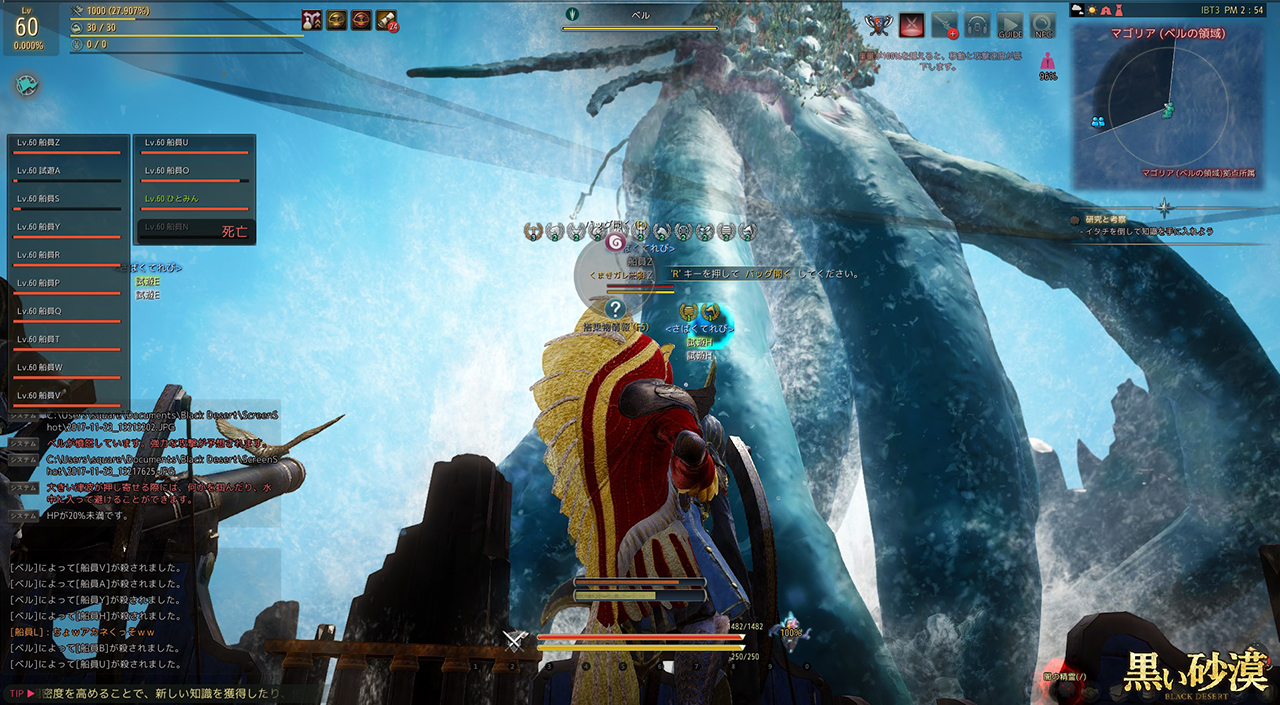Open the GUIDE play-button icon
This screenshot has height=705, width=1280.
pyautogui.click(x=1010, y=24)
